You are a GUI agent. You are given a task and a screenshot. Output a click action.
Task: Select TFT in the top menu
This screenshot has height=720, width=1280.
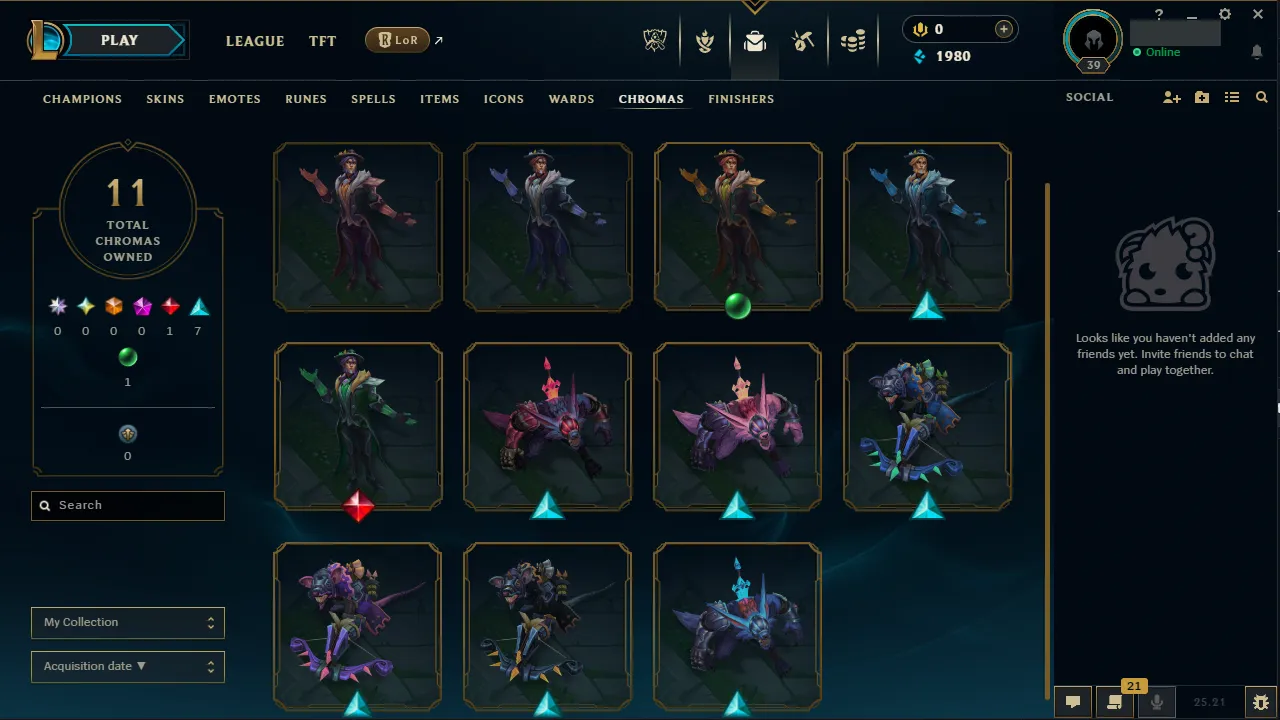click(322, 41)
